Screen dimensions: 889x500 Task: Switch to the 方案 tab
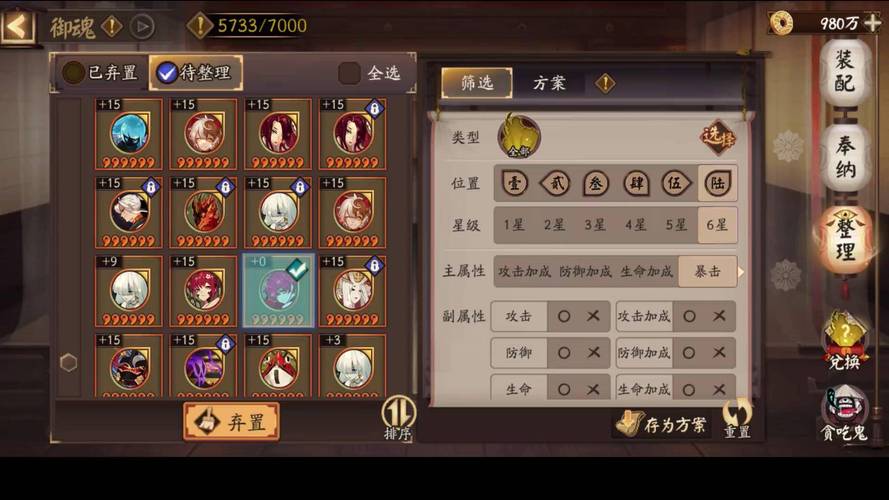coord(549,83)
